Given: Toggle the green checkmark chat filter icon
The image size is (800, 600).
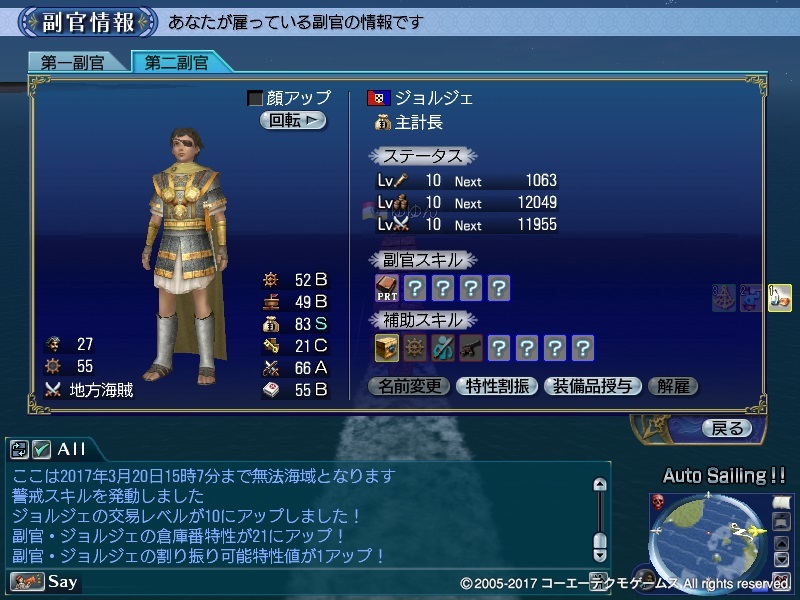Looking at the screenshot, I should [x=42, y=449].
